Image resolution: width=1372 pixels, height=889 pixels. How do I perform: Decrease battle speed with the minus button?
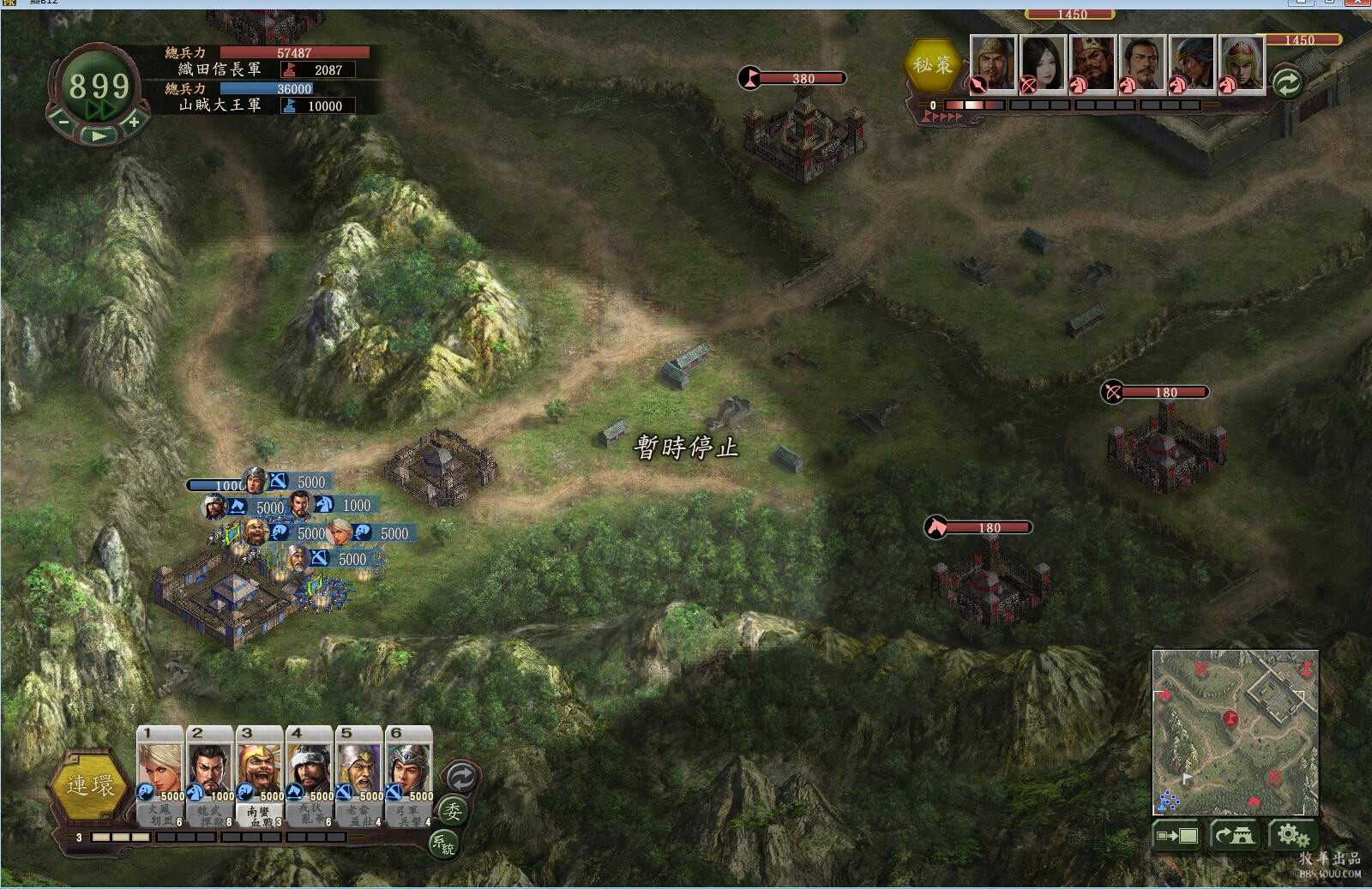[63, 123]
